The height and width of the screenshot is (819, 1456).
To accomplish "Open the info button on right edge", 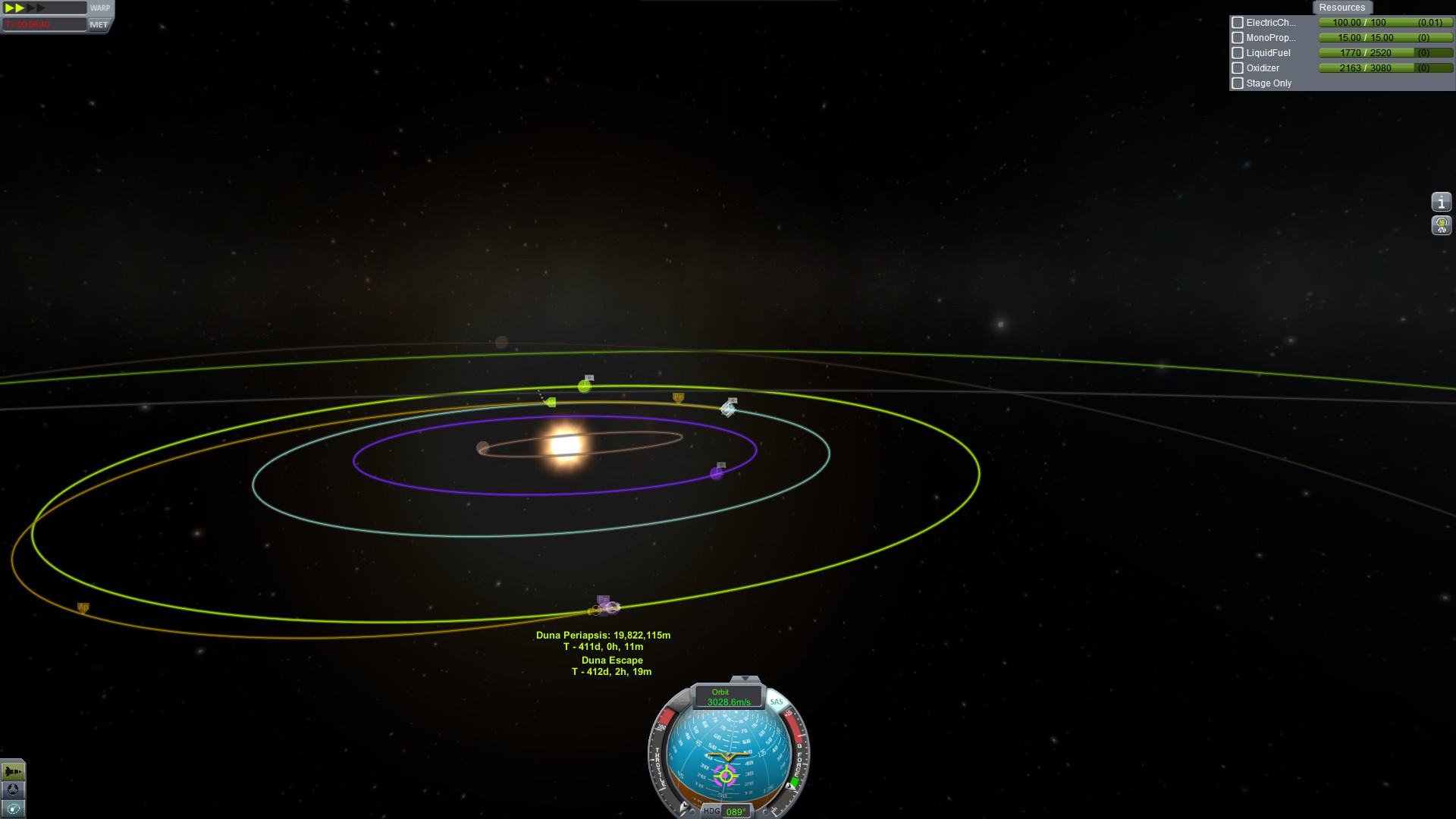I will tap(1441, 202).
